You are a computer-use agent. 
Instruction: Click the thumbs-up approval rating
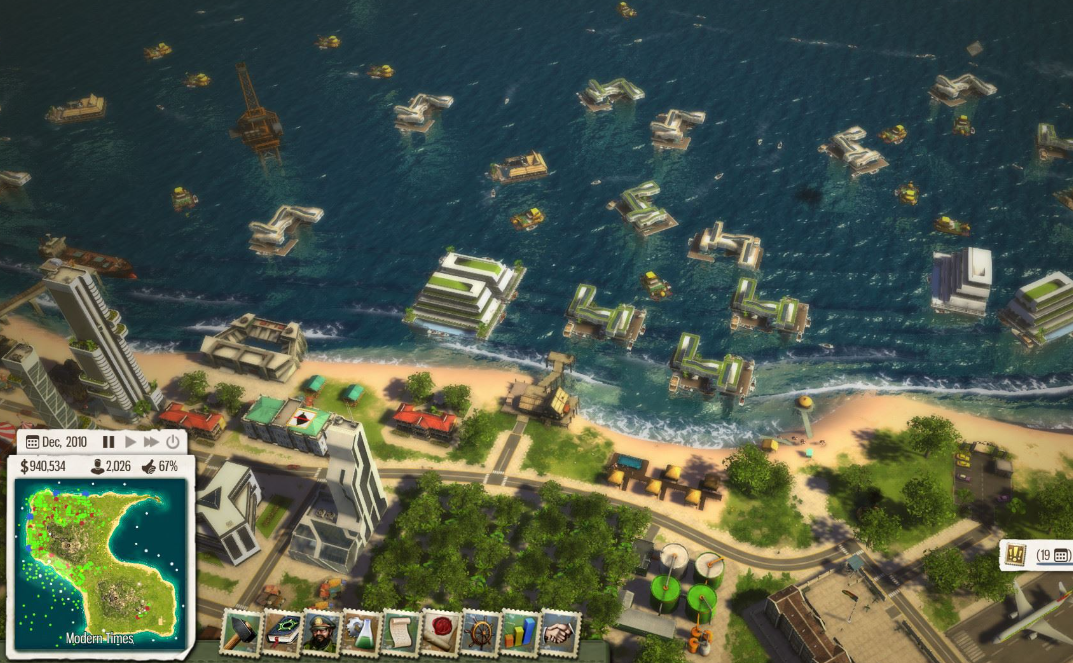147,466
